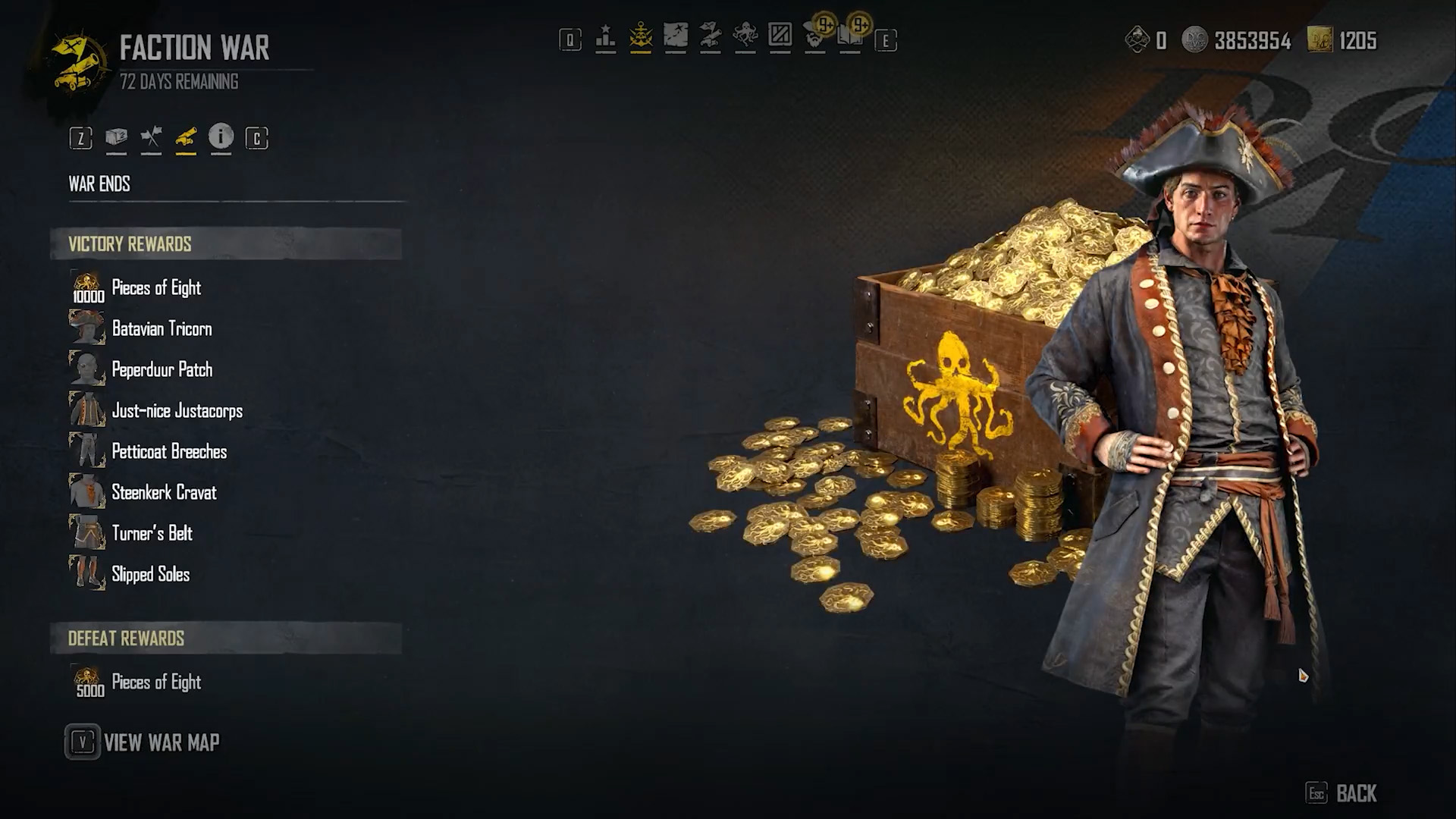Select the yellow cannon sub-tab
The image size is (1456, 819).
point(186,138)
